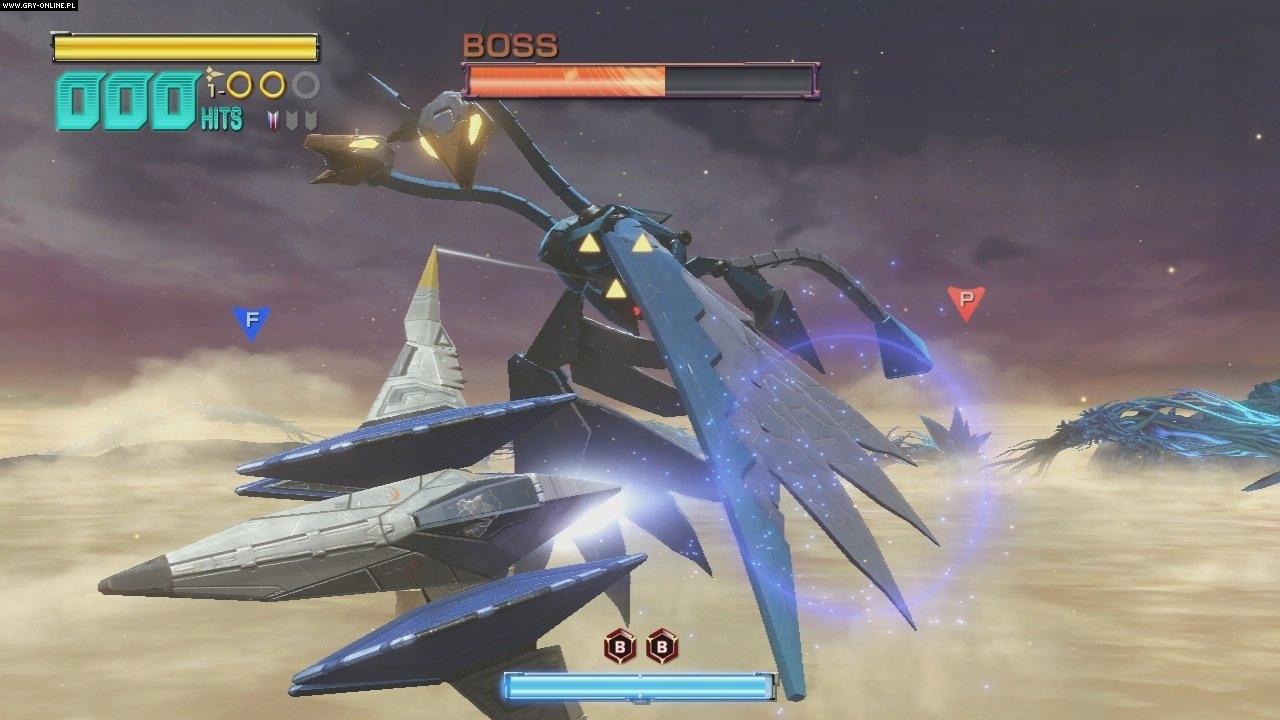This screenshot has height=720, width=1280.
Task: Click the second yellow ring life icon
Action: pos(273,86)
